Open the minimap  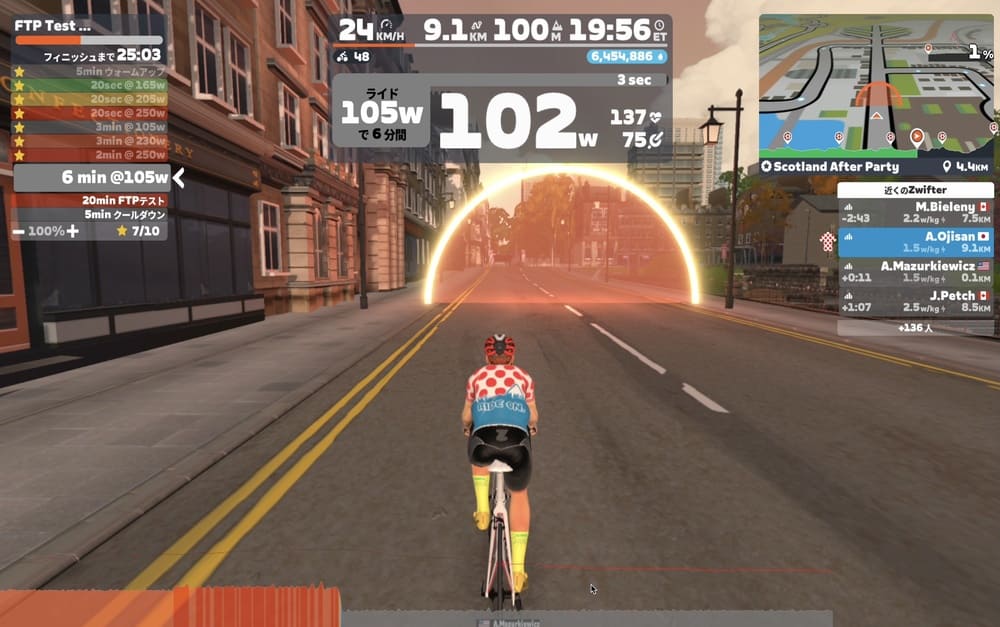click(x=876, y=84)
